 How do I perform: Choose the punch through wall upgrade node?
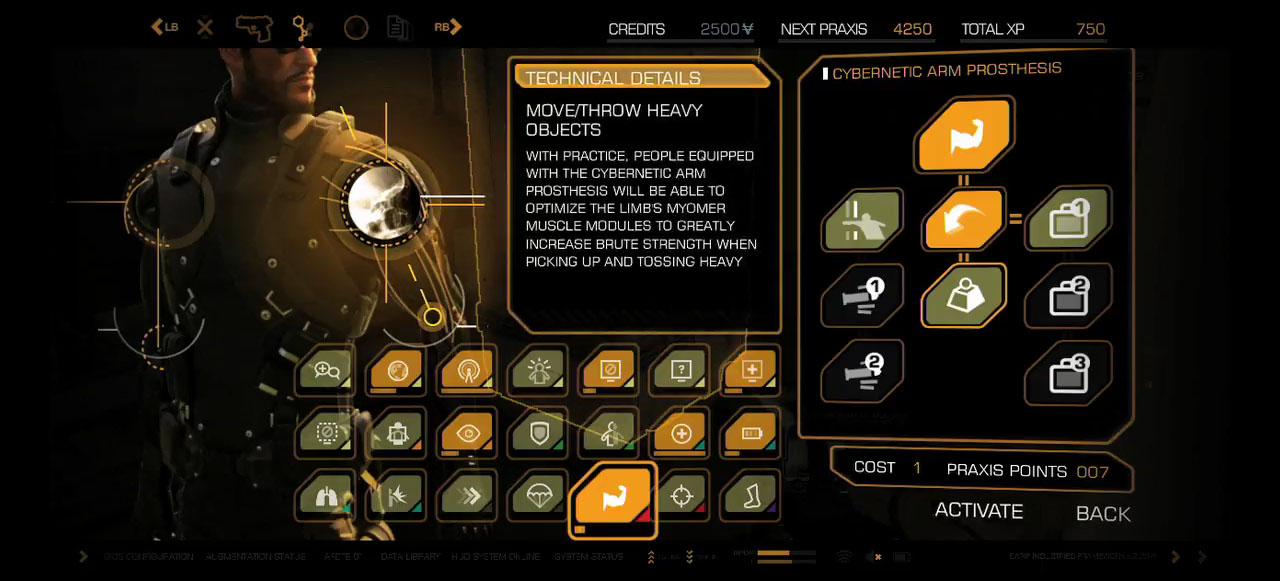861,219
